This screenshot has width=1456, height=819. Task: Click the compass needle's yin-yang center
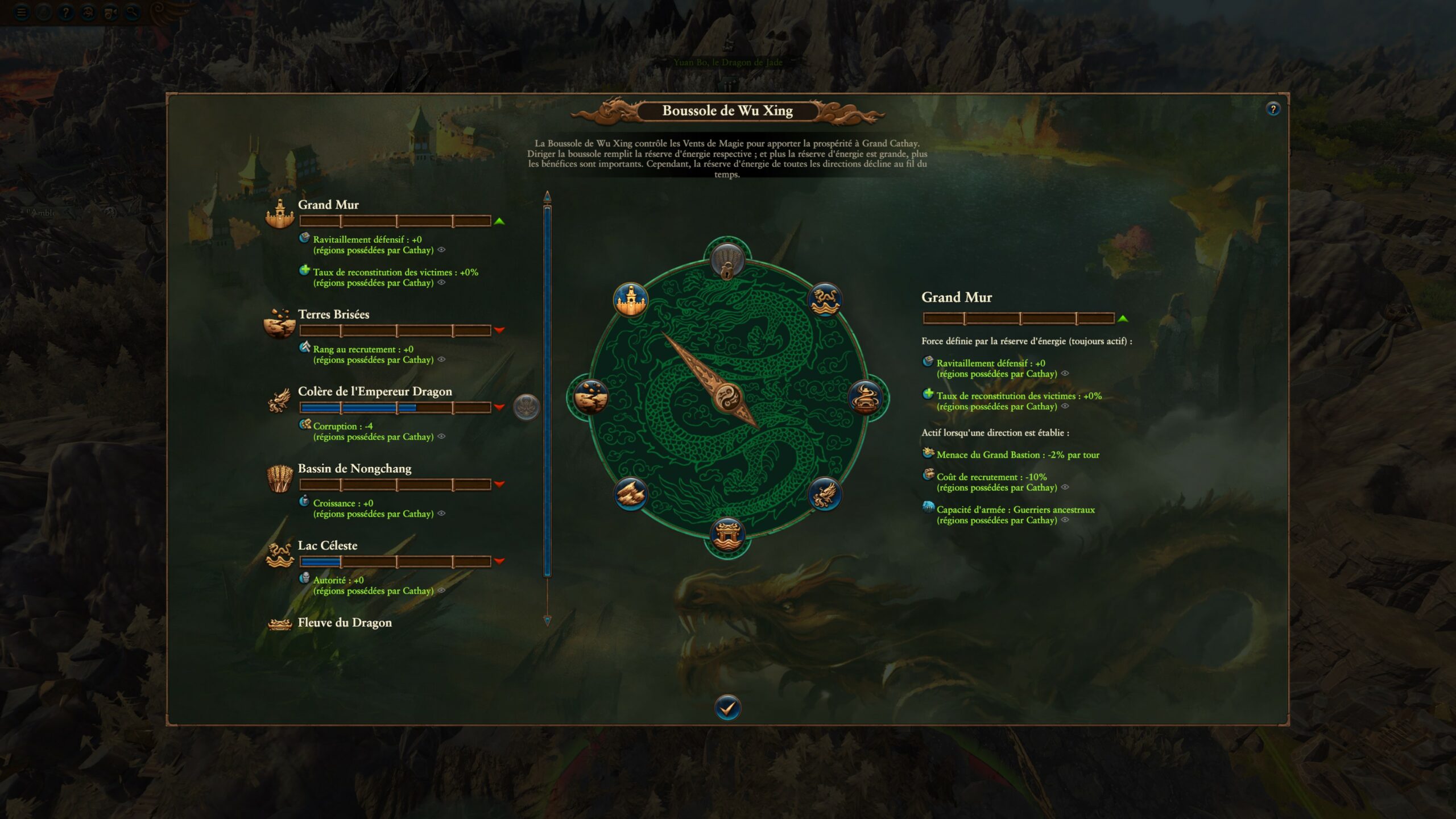pos(727,396)
